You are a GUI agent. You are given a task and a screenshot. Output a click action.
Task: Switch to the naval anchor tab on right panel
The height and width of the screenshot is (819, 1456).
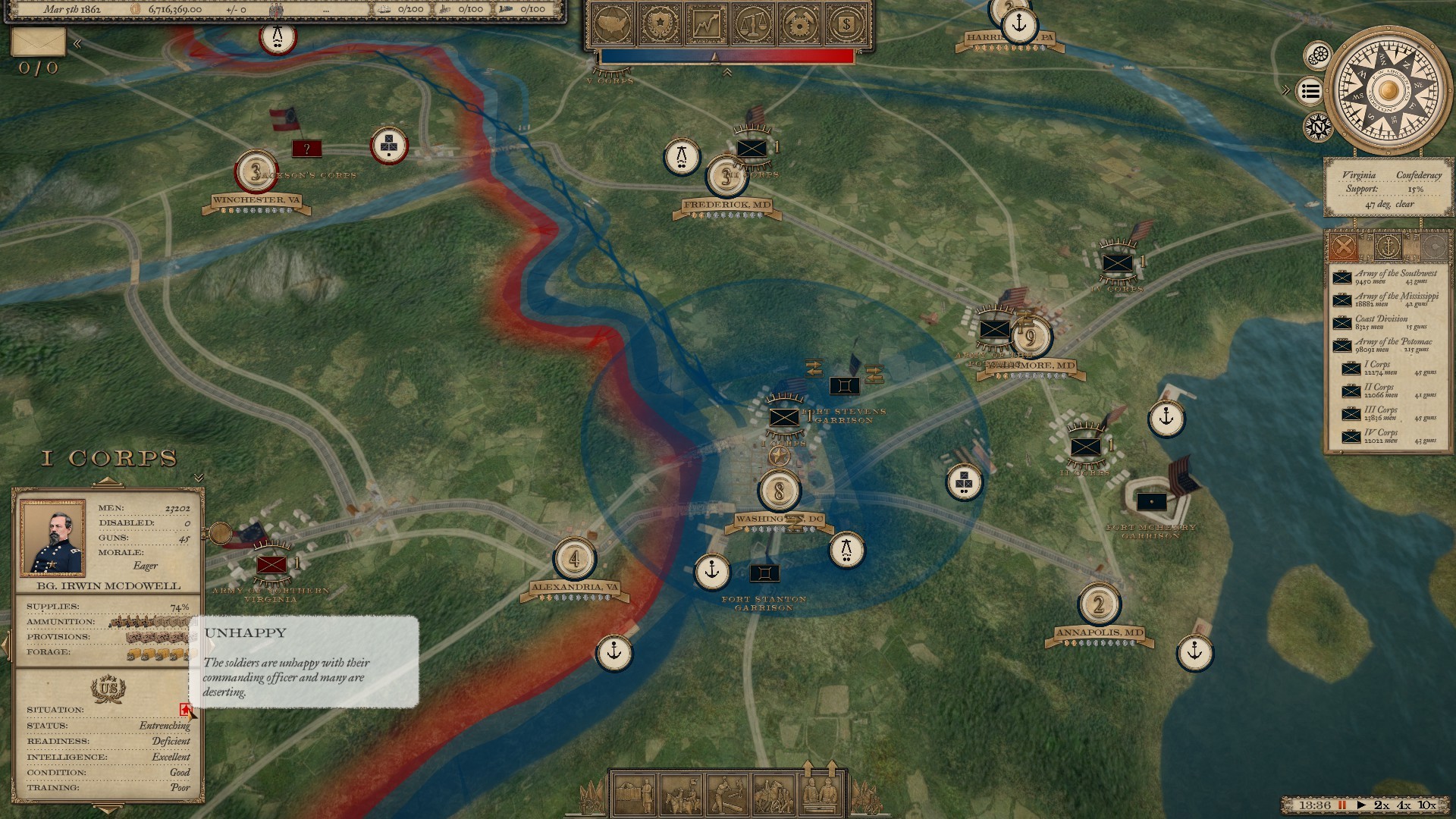click(1389, 246)
